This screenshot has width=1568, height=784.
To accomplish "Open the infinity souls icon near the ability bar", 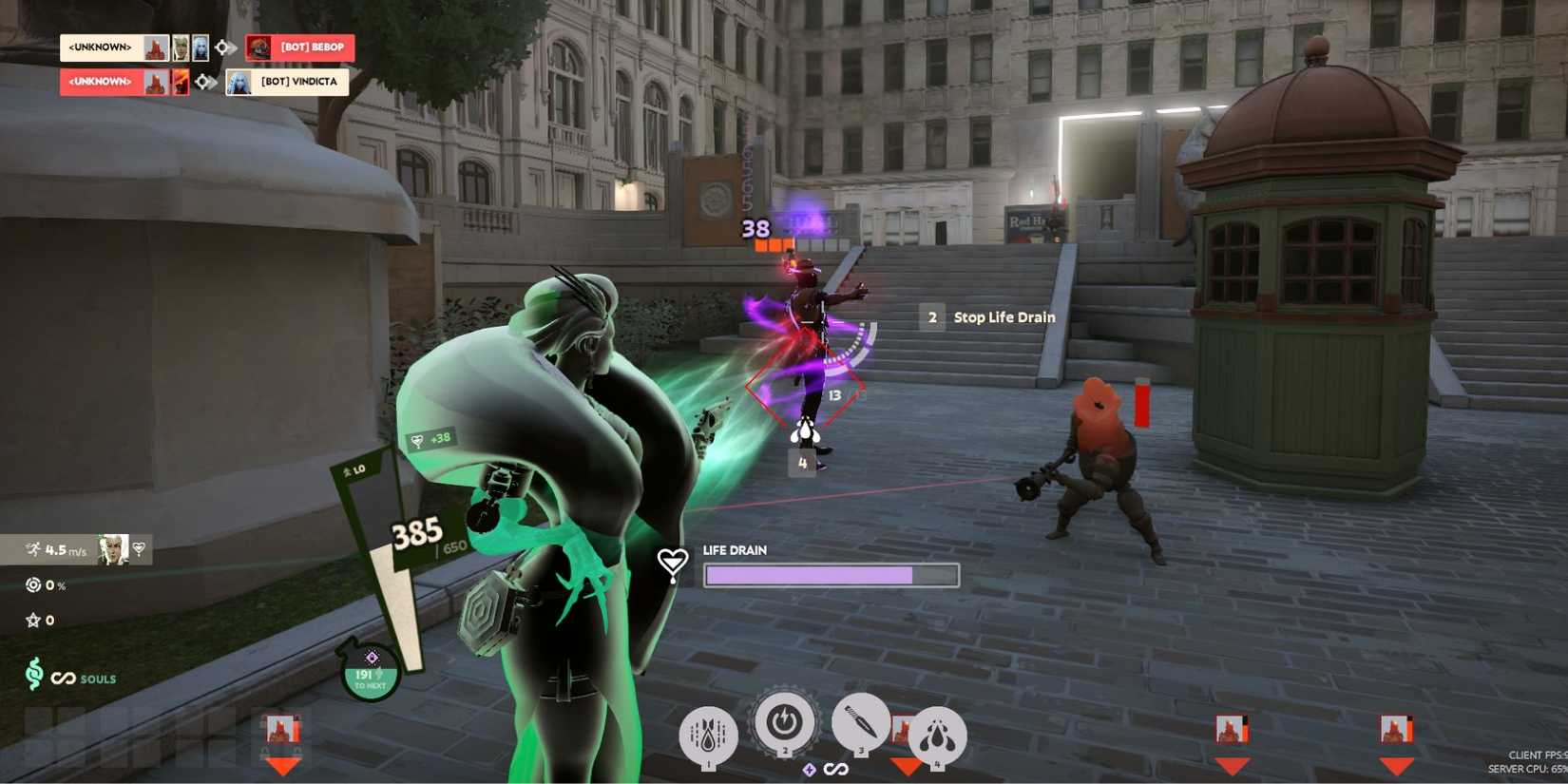I will (x=836, y=770).
